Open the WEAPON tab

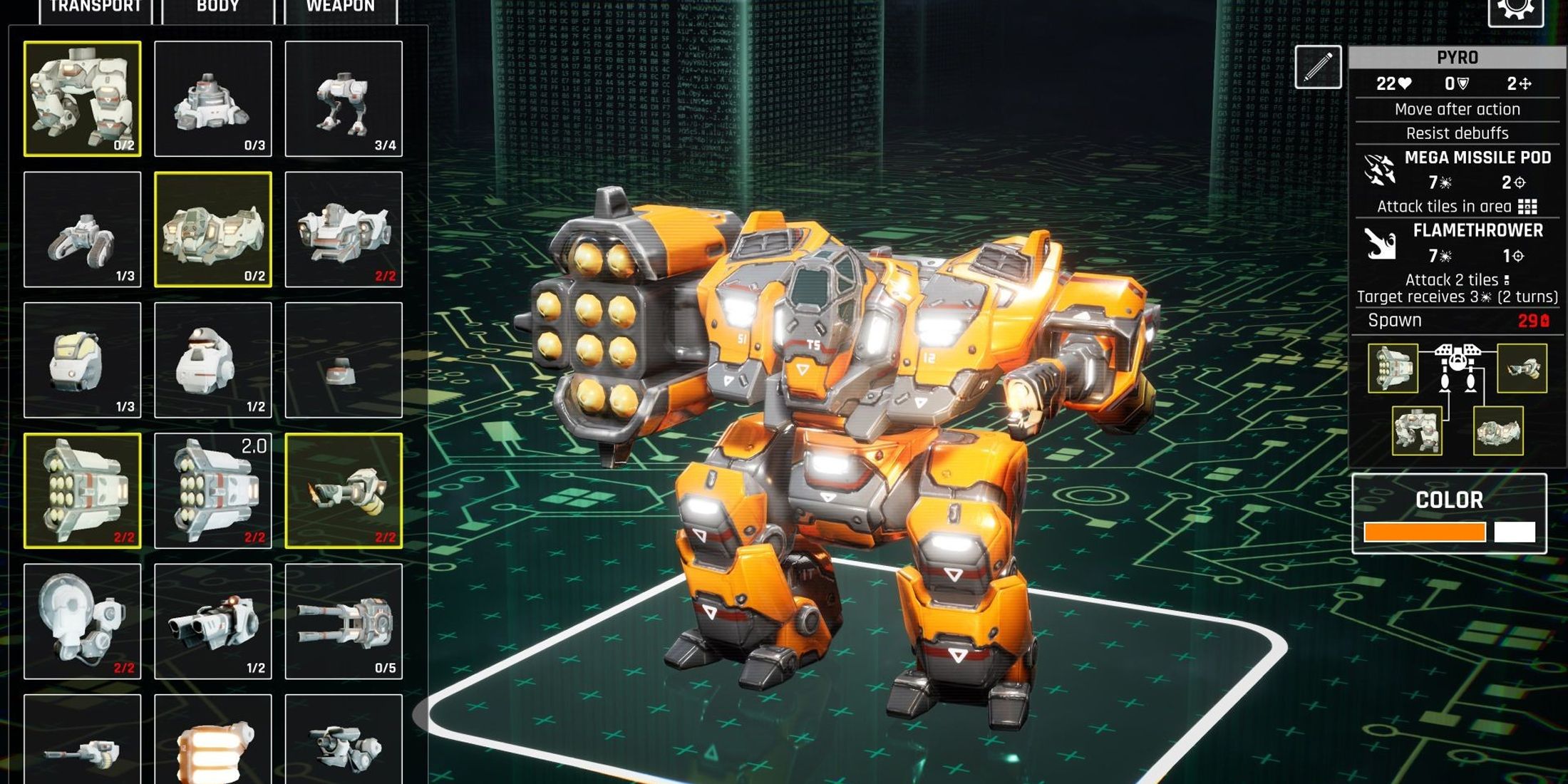[340, 7]
